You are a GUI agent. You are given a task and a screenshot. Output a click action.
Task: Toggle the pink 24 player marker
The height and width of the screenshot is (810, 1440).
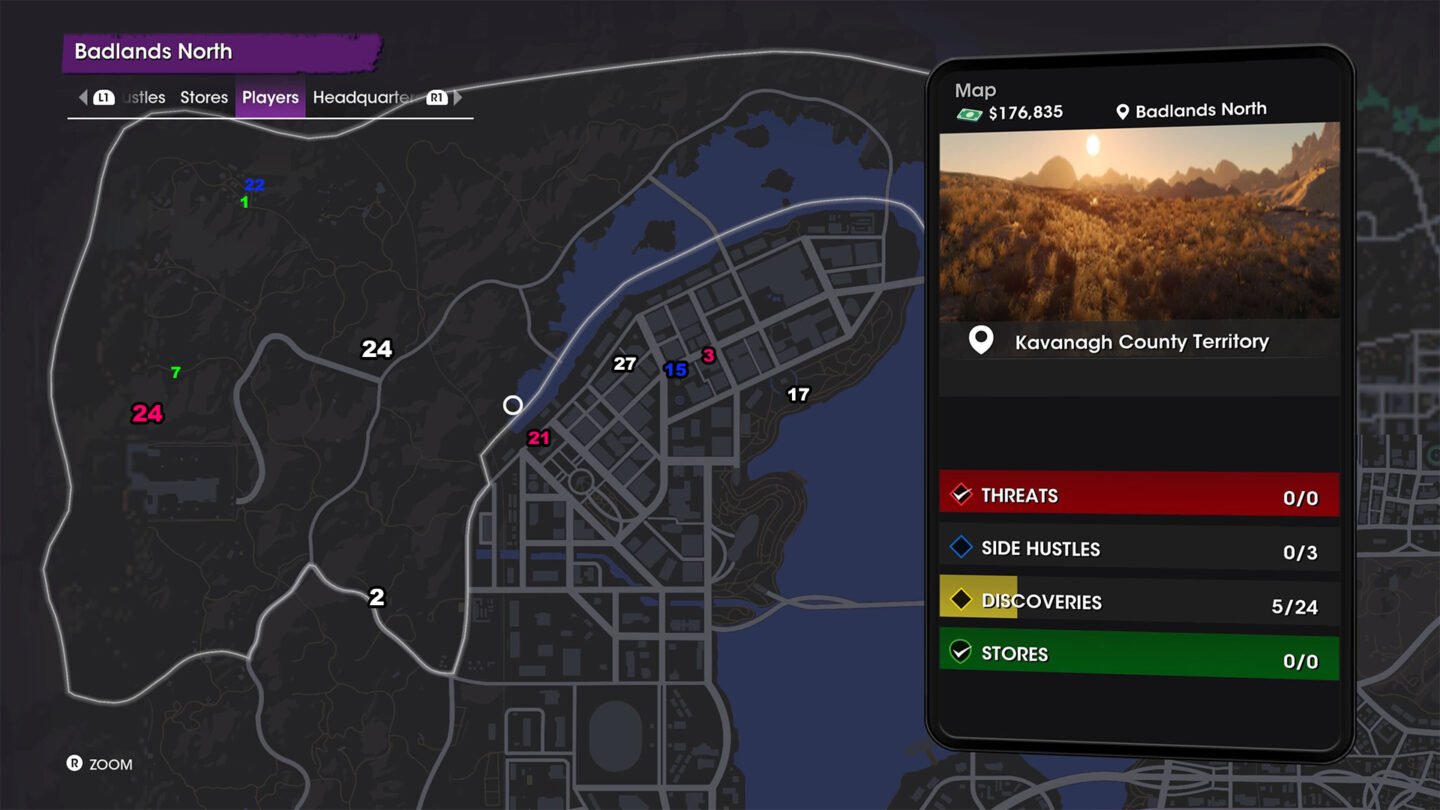pos(146,413)
